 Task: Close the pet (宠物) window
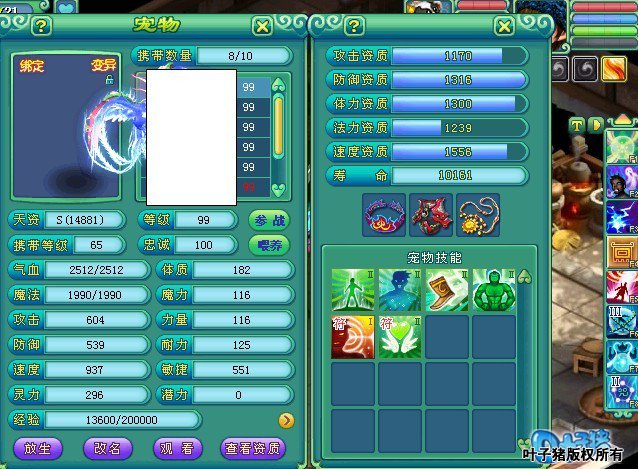coord(262,25)
